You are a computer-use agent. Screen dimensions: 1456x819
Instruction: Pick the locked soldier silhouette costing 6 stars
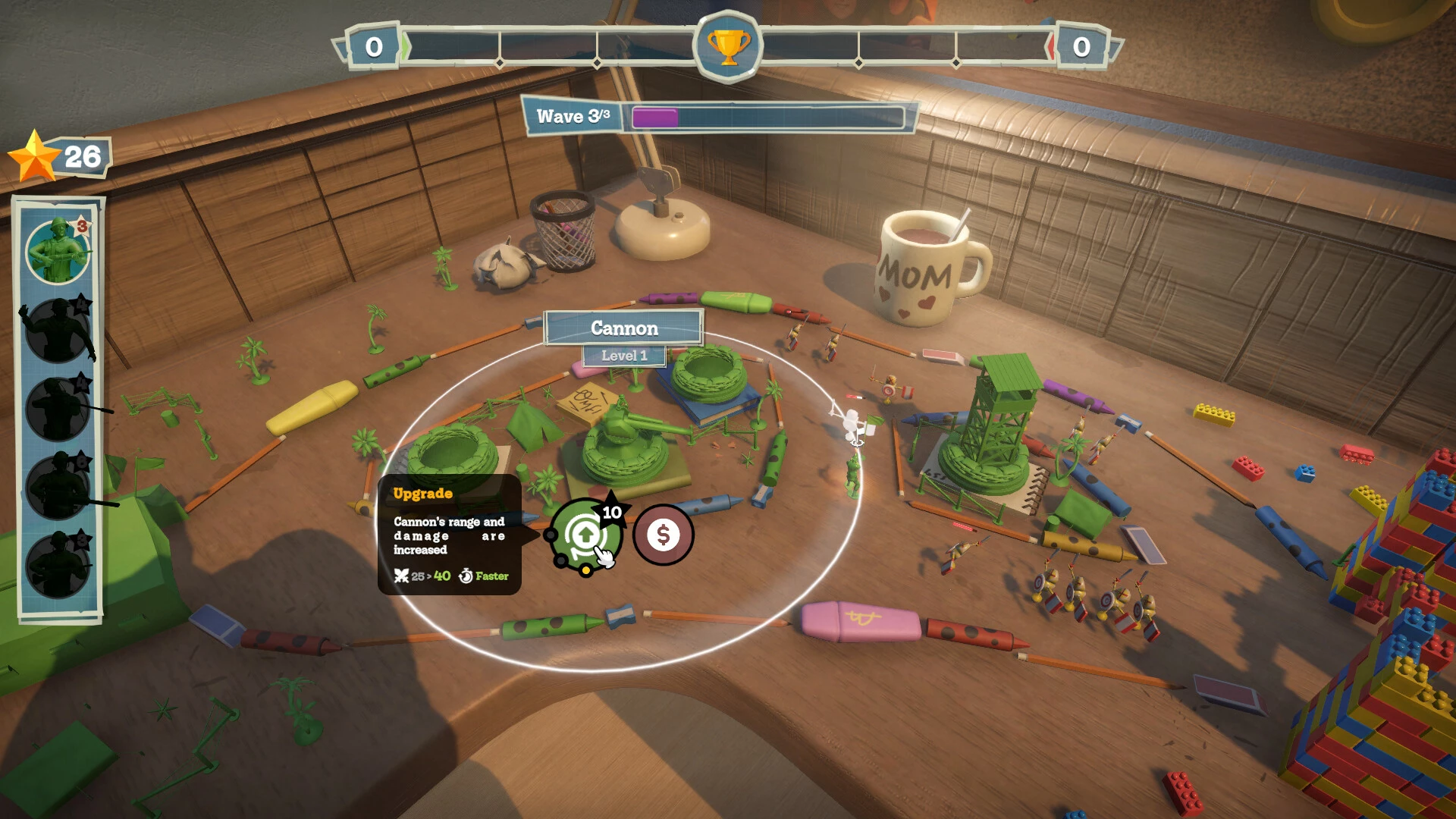click(x=58, y=488)
